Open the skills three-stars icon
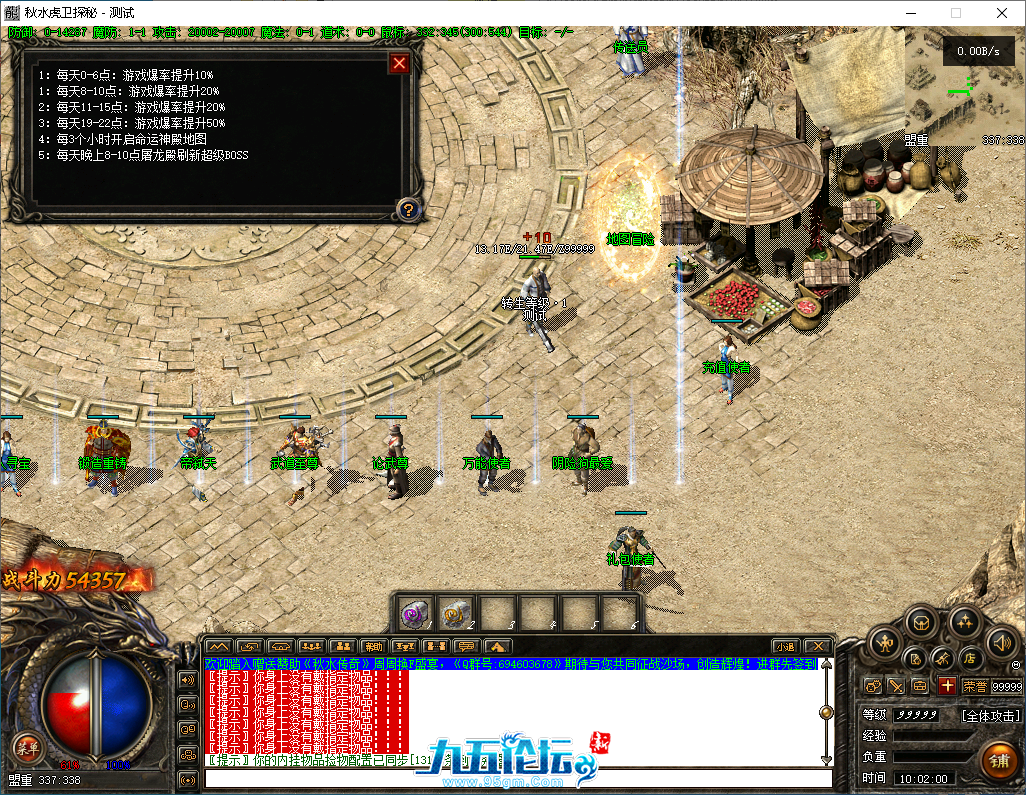 click(x=964, y=622)
